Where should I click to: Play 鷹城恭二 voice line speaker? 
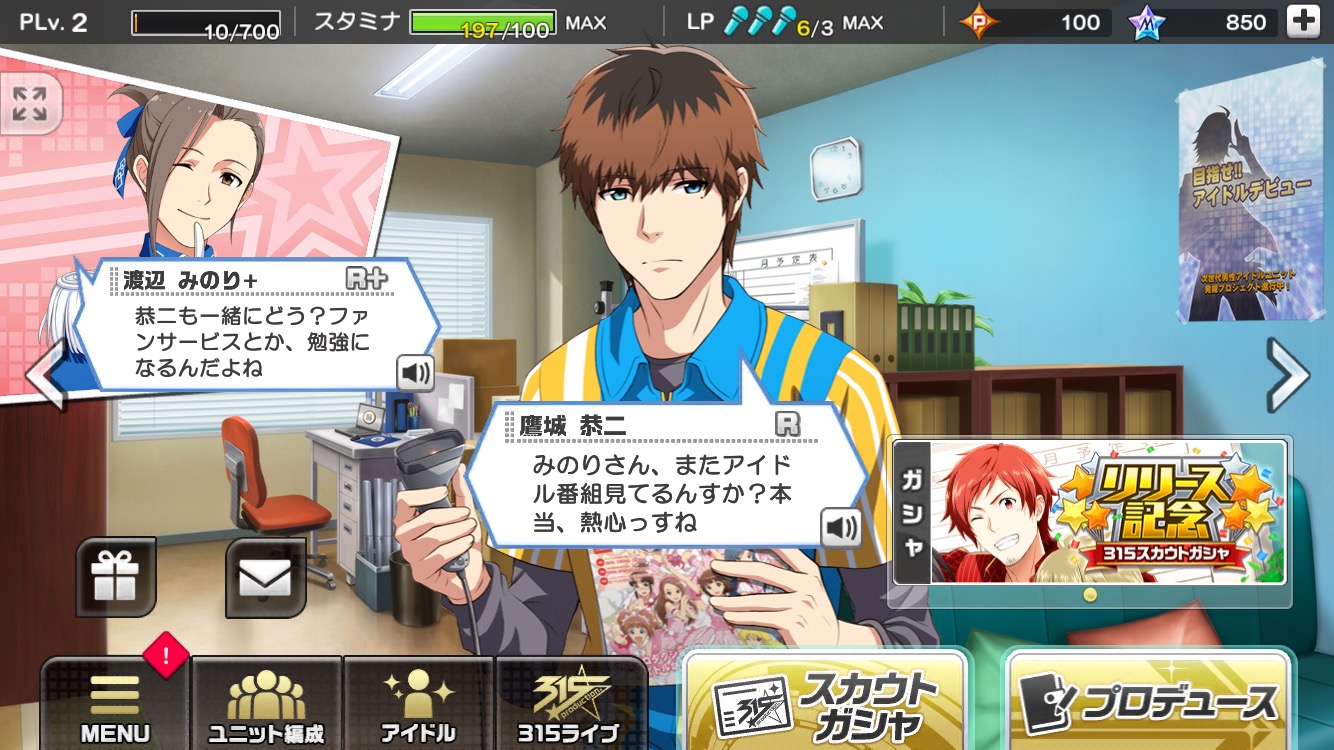841,527
